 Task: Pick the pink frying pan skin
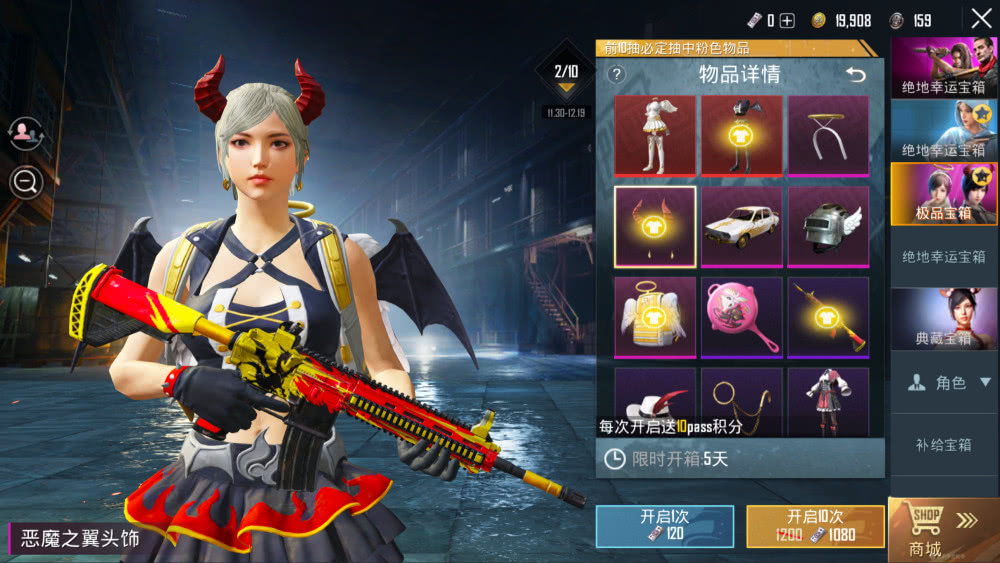[x=742, y=317]
